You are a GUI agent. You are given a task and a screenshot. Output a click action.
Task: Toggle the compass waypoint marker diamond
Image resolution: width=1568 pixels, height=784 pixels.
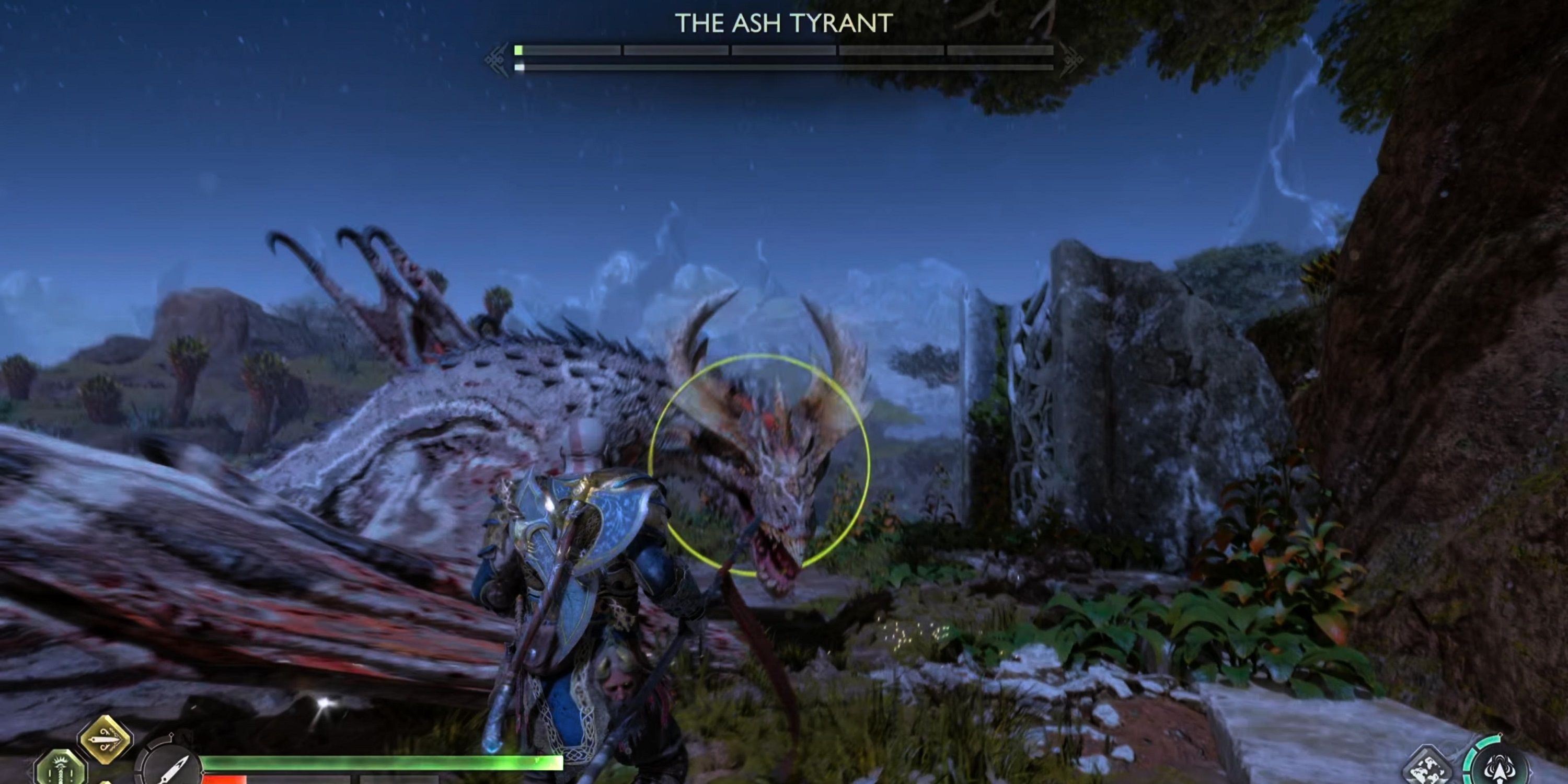click(171, 735)
